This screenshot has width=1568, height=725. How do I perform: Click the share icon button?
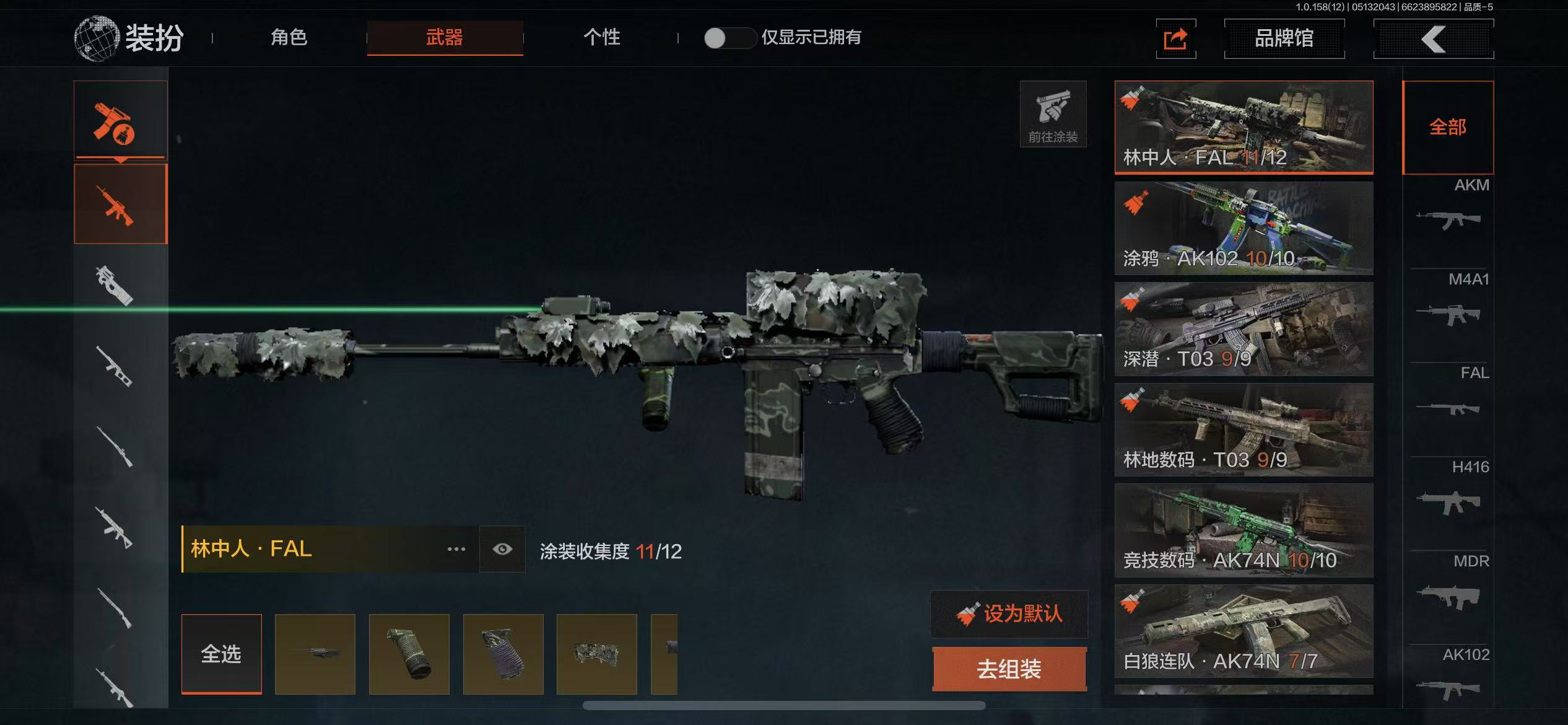point(1175,39)
